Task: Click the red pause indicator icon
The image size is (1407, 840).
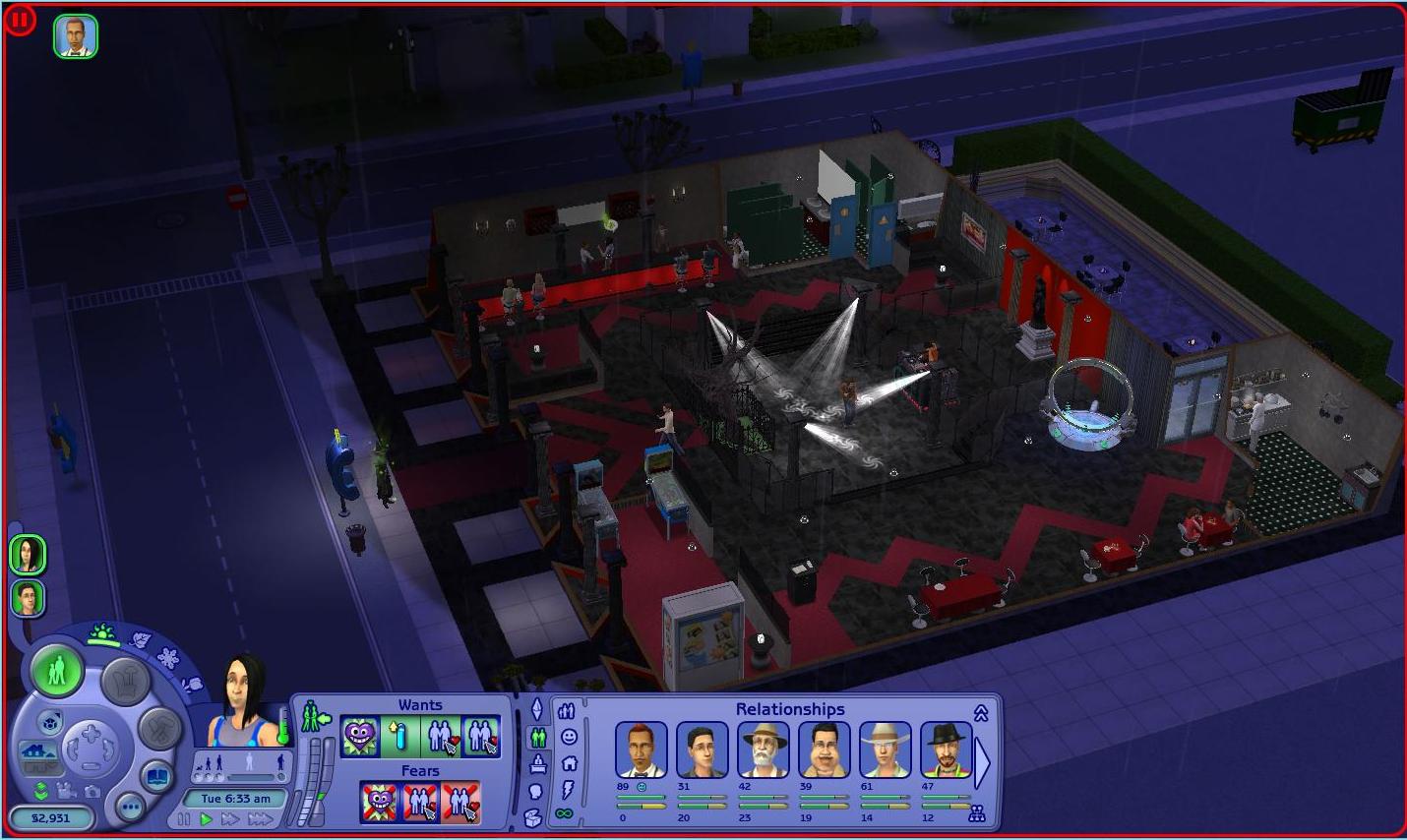Action: tap(20, 20)
